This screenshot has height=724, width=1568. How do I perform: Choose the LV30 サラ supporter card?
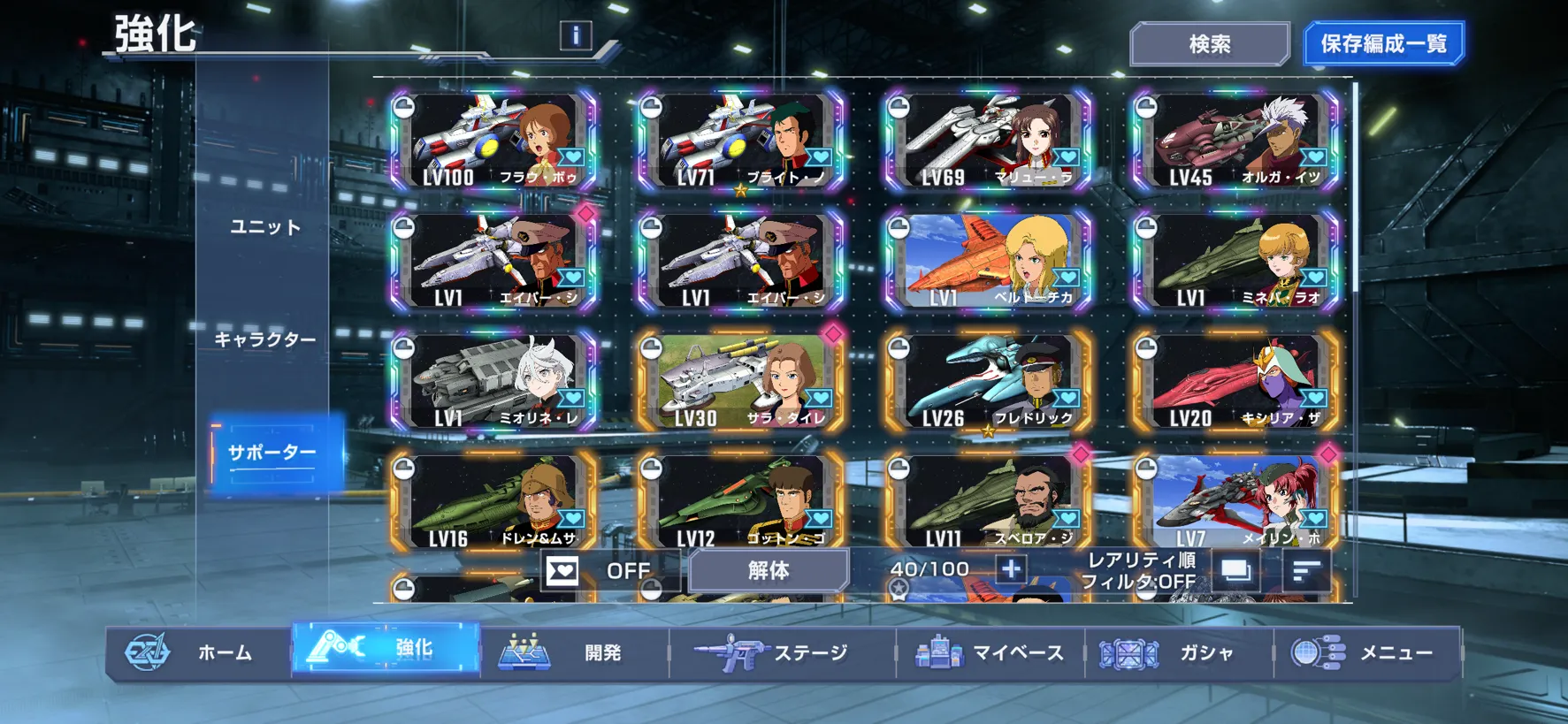coord(741,382)
